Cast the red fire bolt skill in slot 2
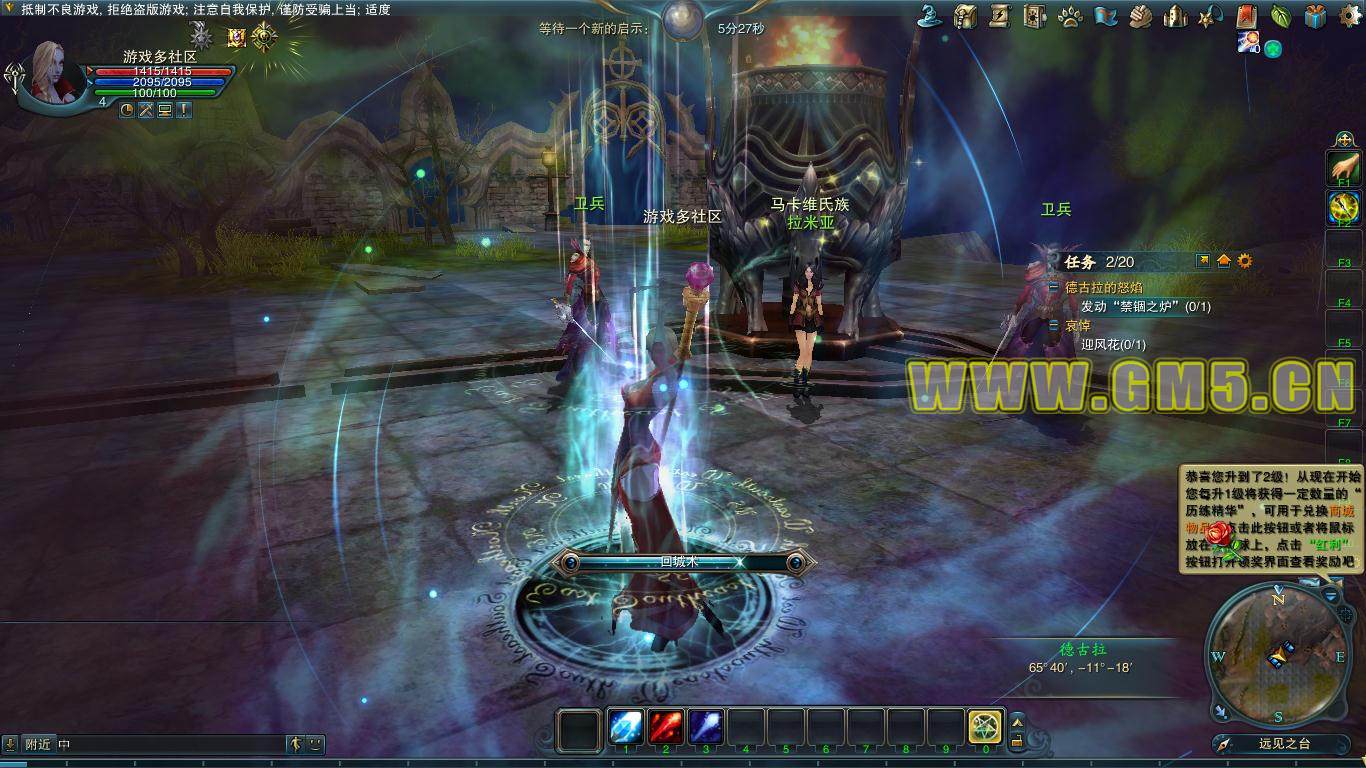 pos(666,727)
